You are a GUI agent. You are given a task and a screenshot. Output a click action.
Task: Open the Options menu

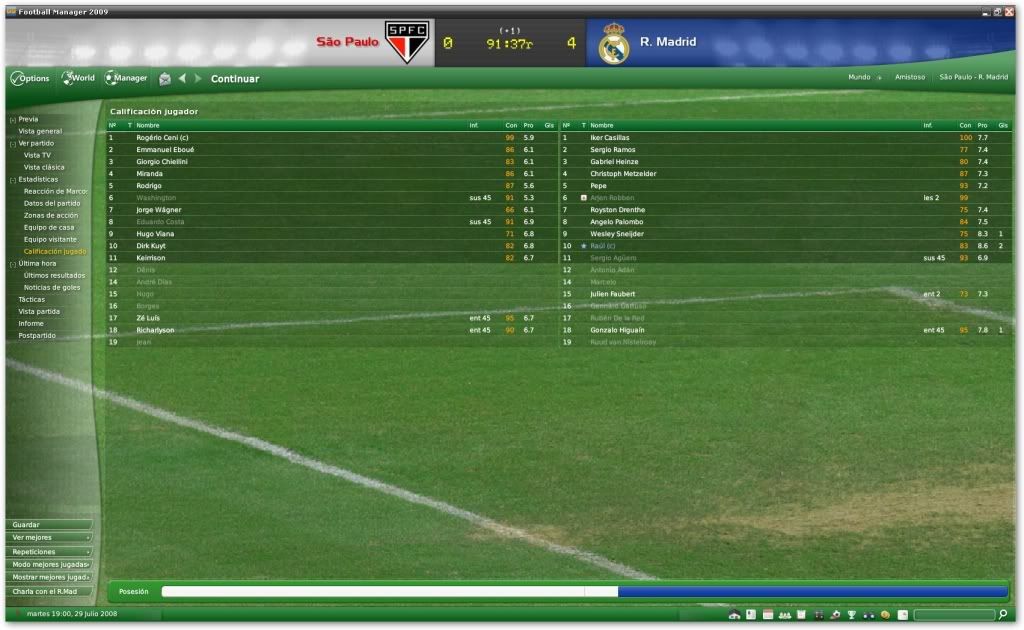(x=30, y=78)
